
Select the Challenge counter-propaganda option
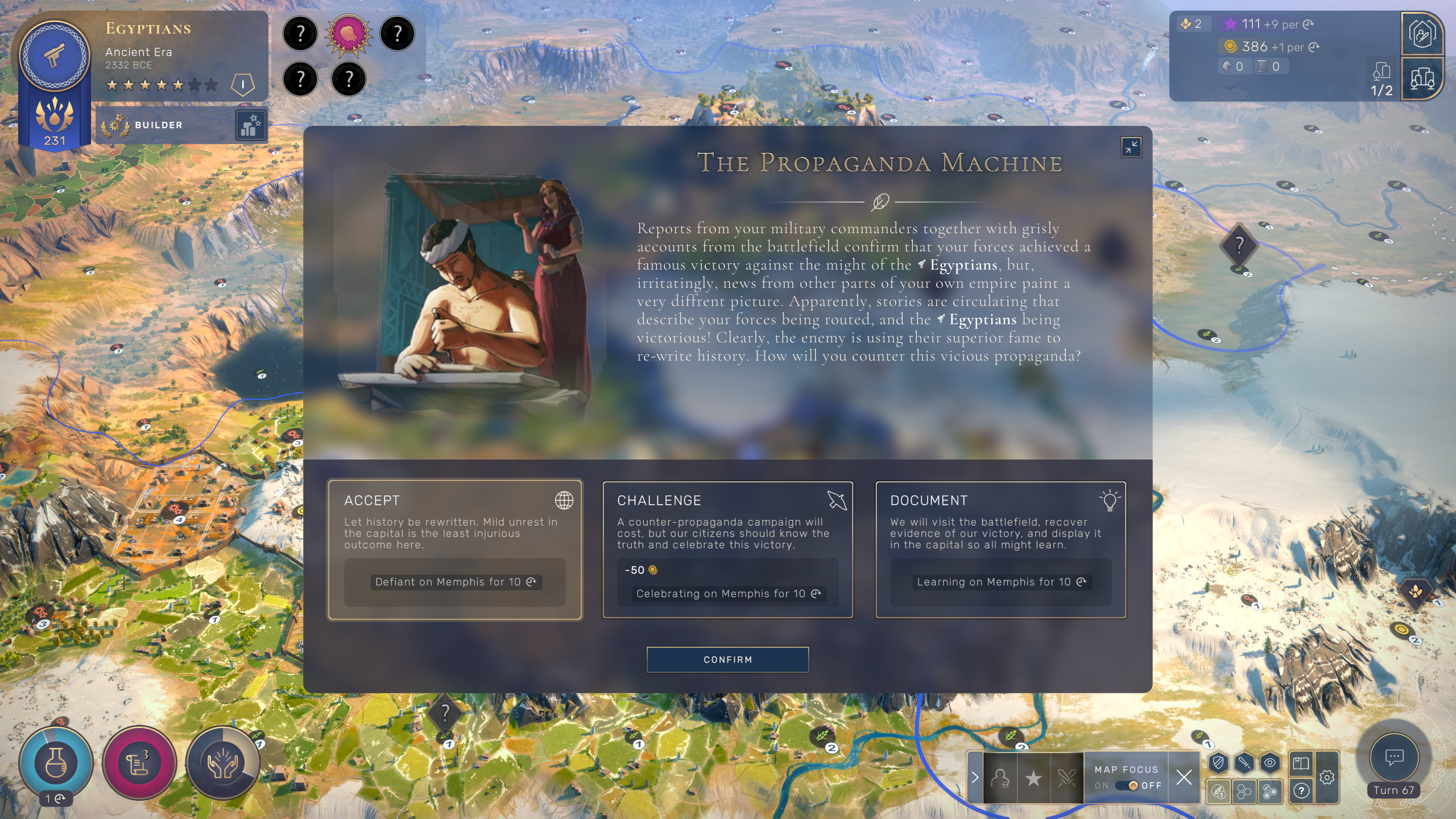click(727, 549)
